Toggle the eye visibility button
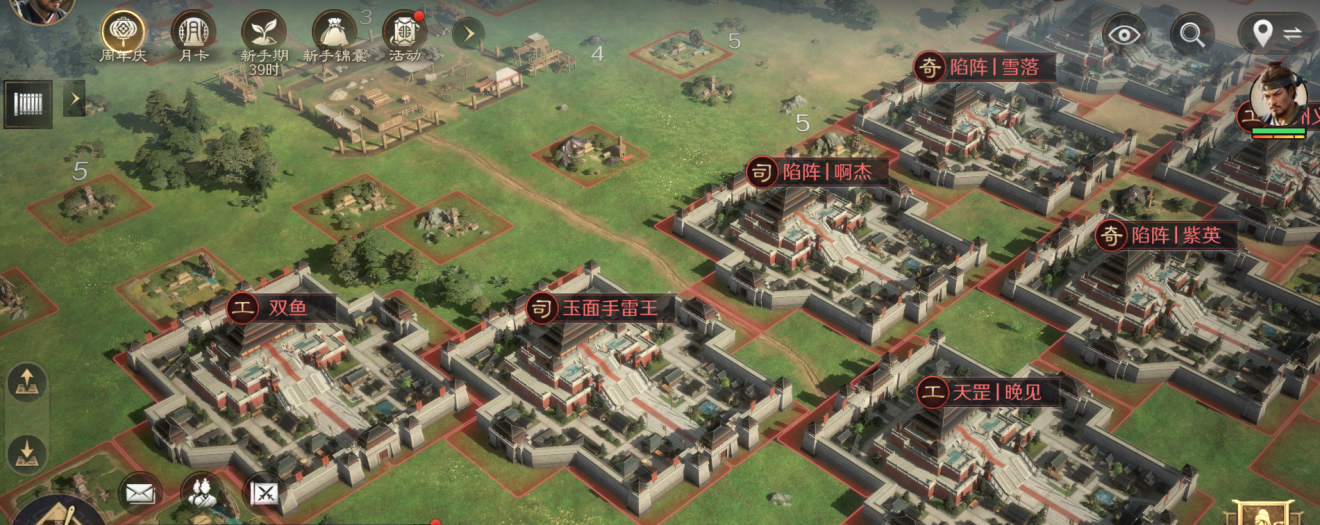This screenshot has width=1320, height=525. 1124,34
